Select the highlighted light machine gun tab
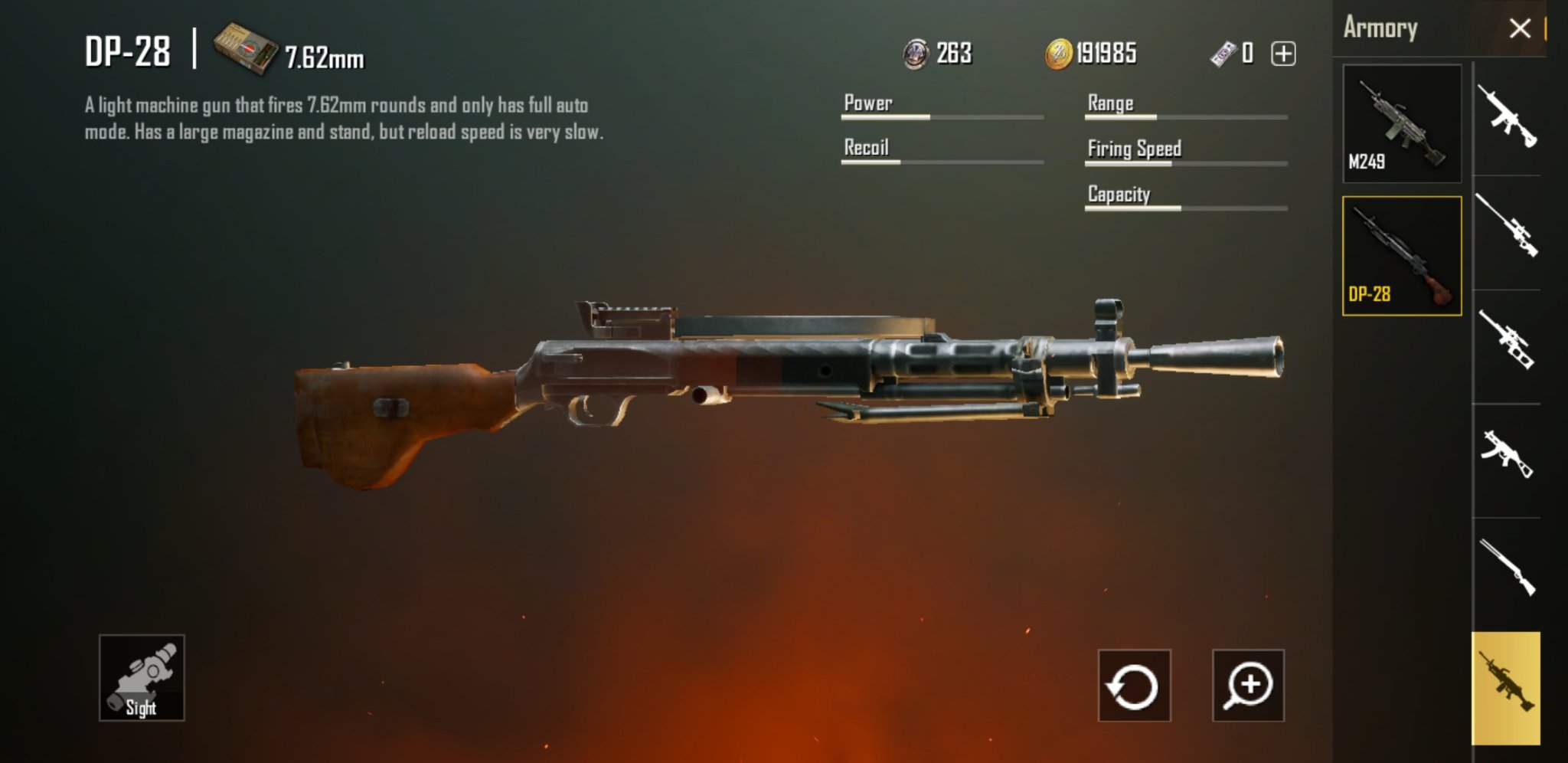The image size is (1568, 763). pyautogui.click(x=1505, y=686)
